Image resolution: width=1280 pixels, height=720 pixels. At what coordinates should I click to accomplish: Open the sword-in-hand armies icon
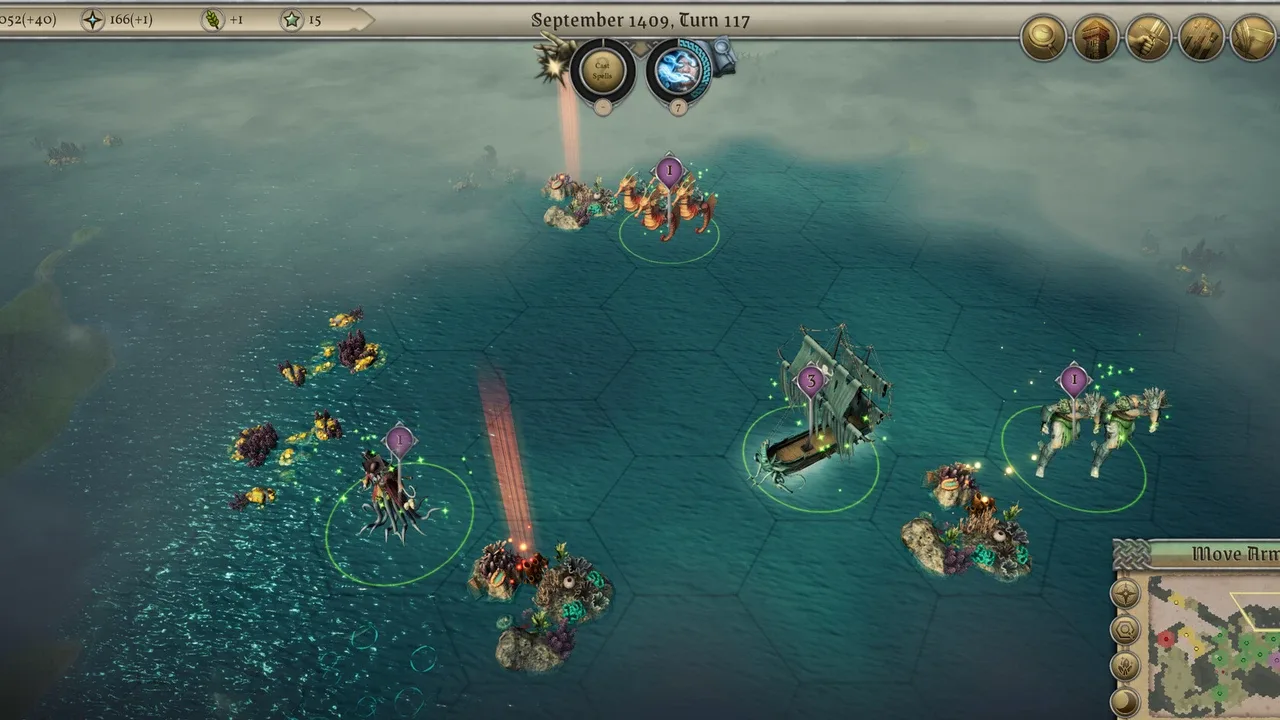click(x=1149, y=38)
